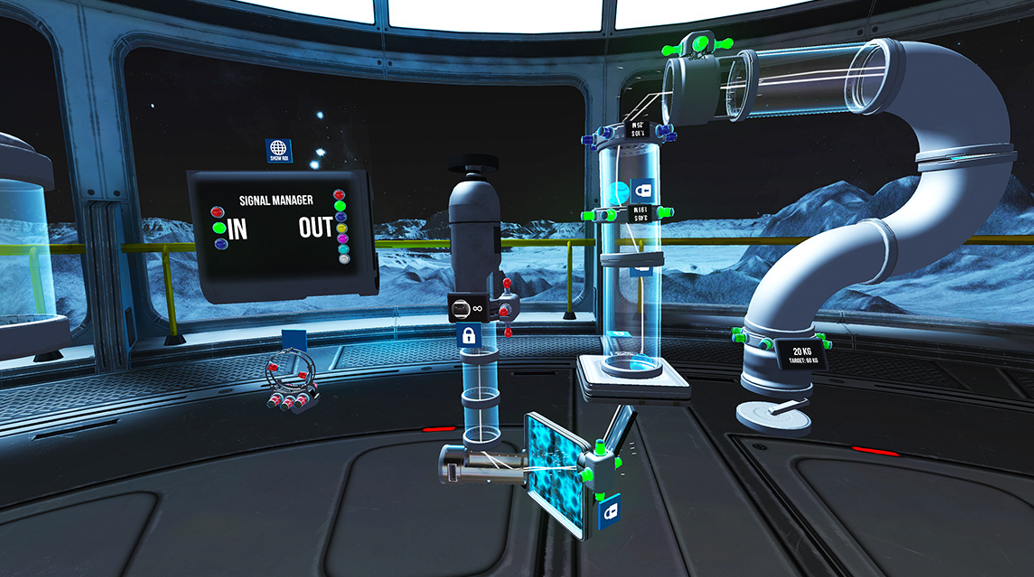Select the green IN signal dot

point(219,228)
